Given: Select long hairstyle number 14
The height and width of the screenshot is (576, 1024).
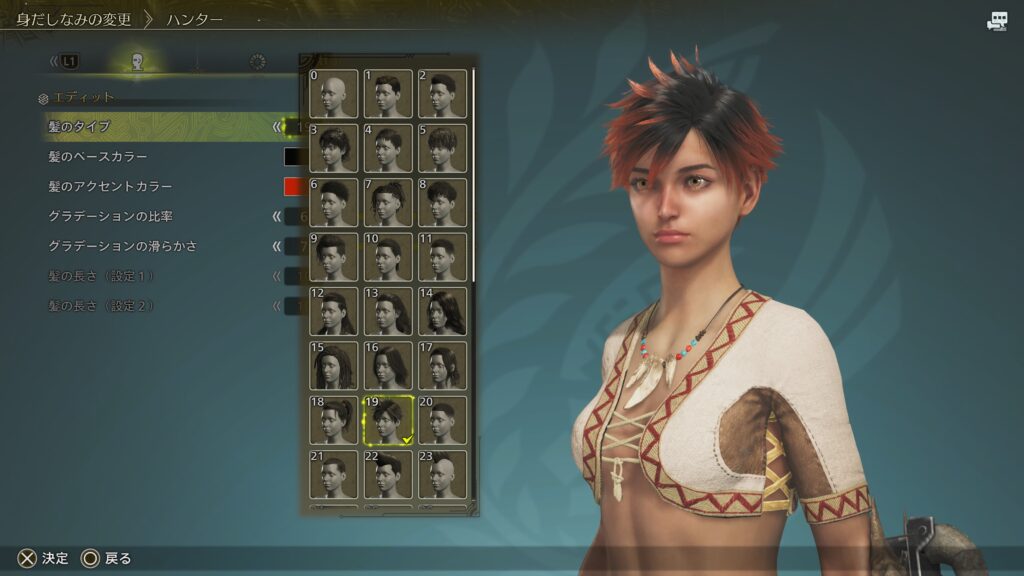Looking at the screenshot, I should [443, 311].
